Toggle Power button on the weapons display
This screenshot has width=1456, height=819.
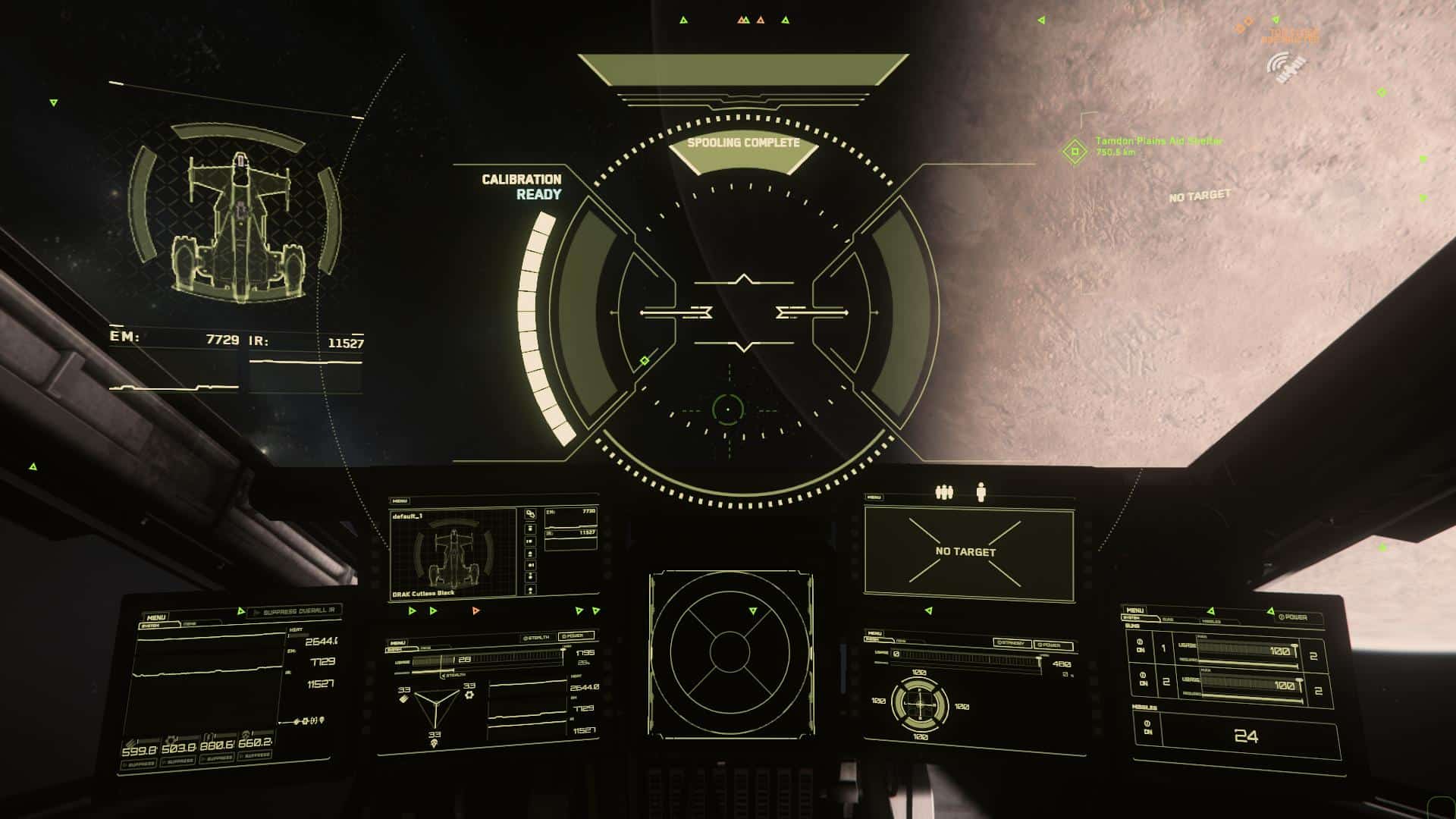(1293, 617)
